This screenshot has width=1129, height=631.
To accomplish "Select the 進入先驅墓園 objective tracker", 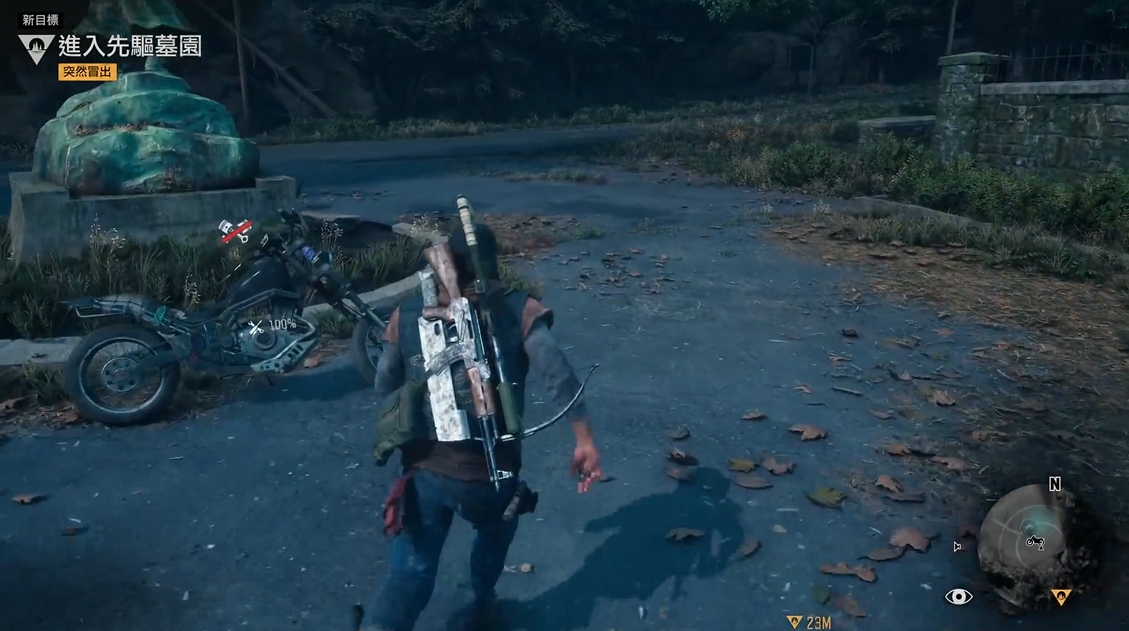I will [129, 46].
